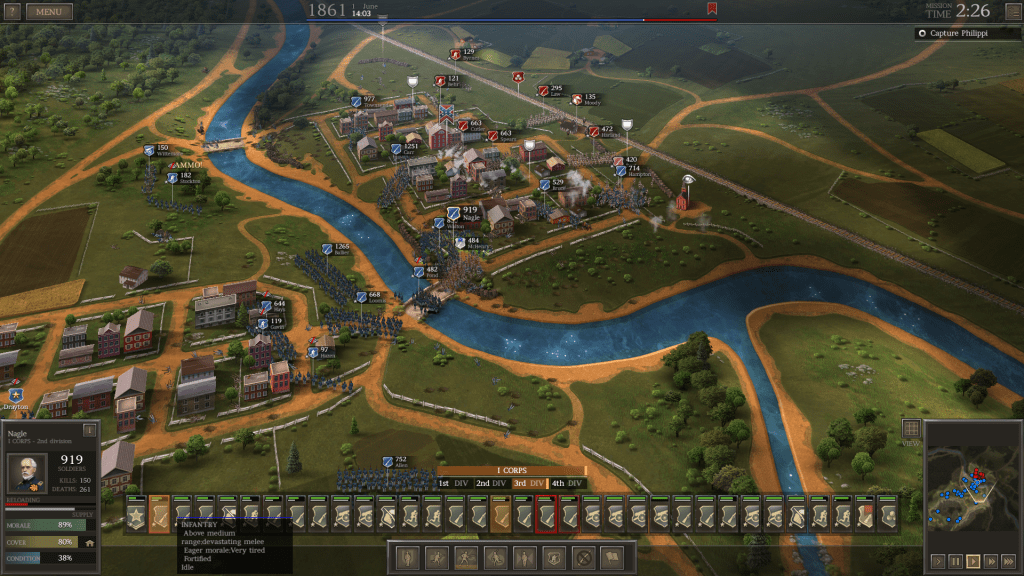Click the slow speed single-arrow button
This screenshot has width=1024, height=576.
click(937, 561)
